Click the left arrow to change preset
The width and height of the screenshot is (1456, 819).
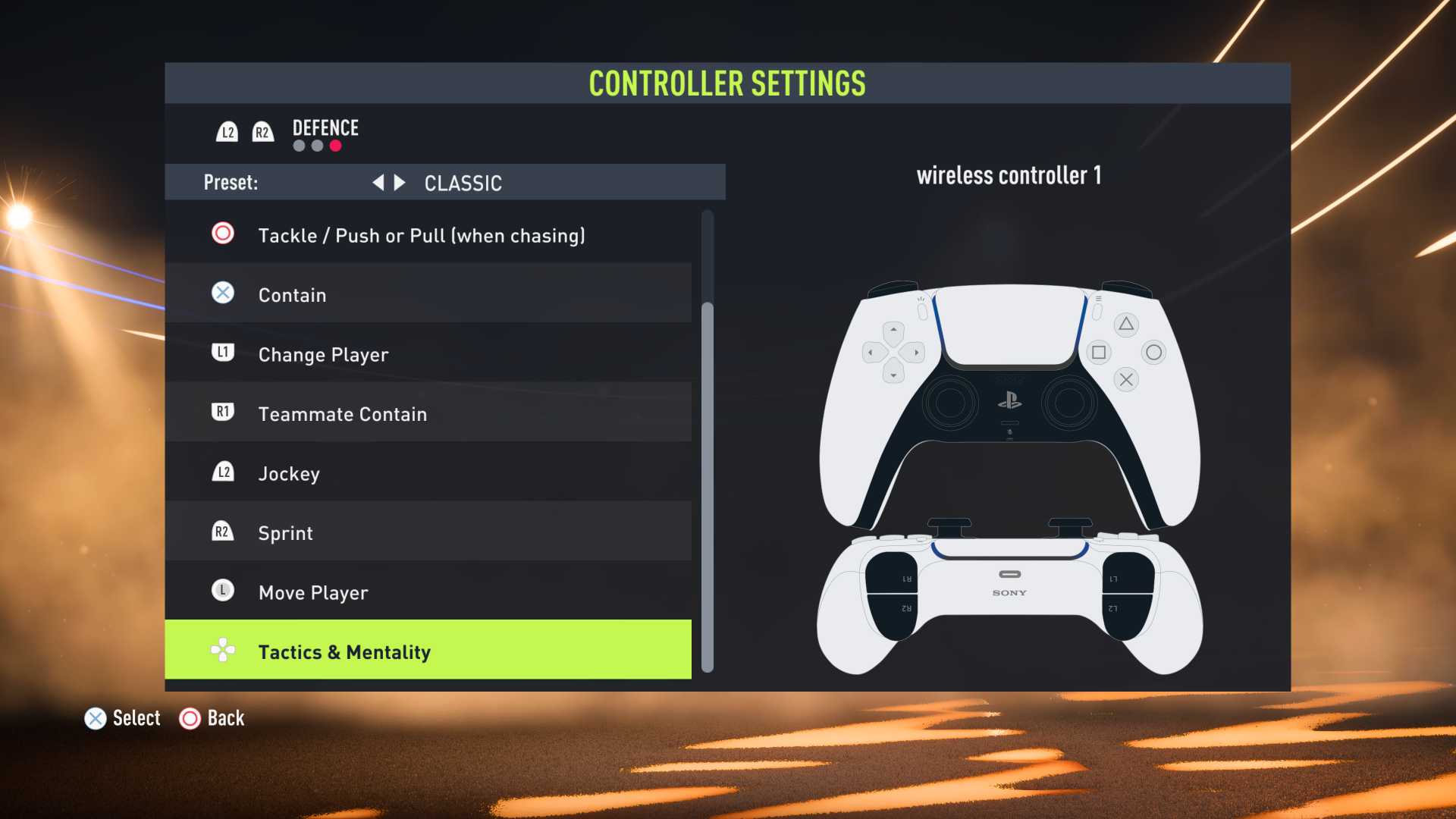(379, 182)
